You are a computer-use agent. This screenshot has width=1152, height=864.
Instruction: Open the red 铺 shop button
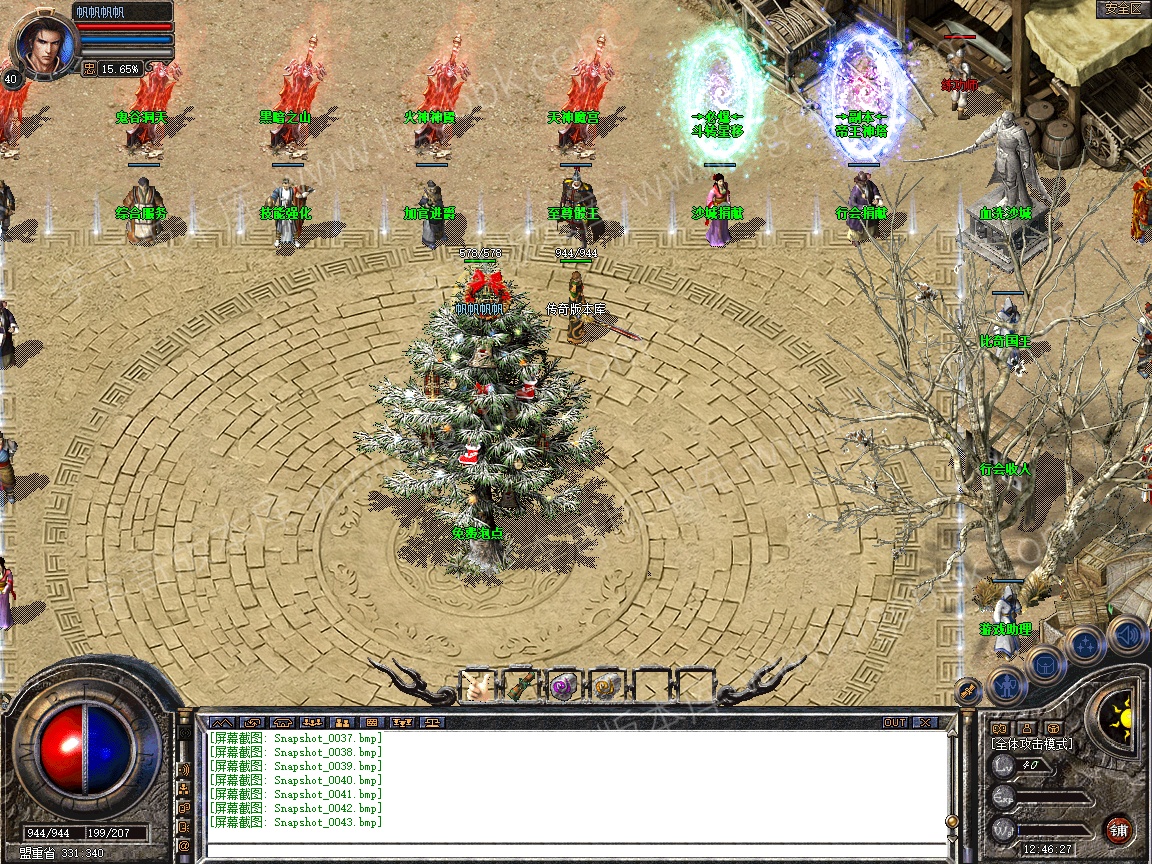coord(1118,829)
